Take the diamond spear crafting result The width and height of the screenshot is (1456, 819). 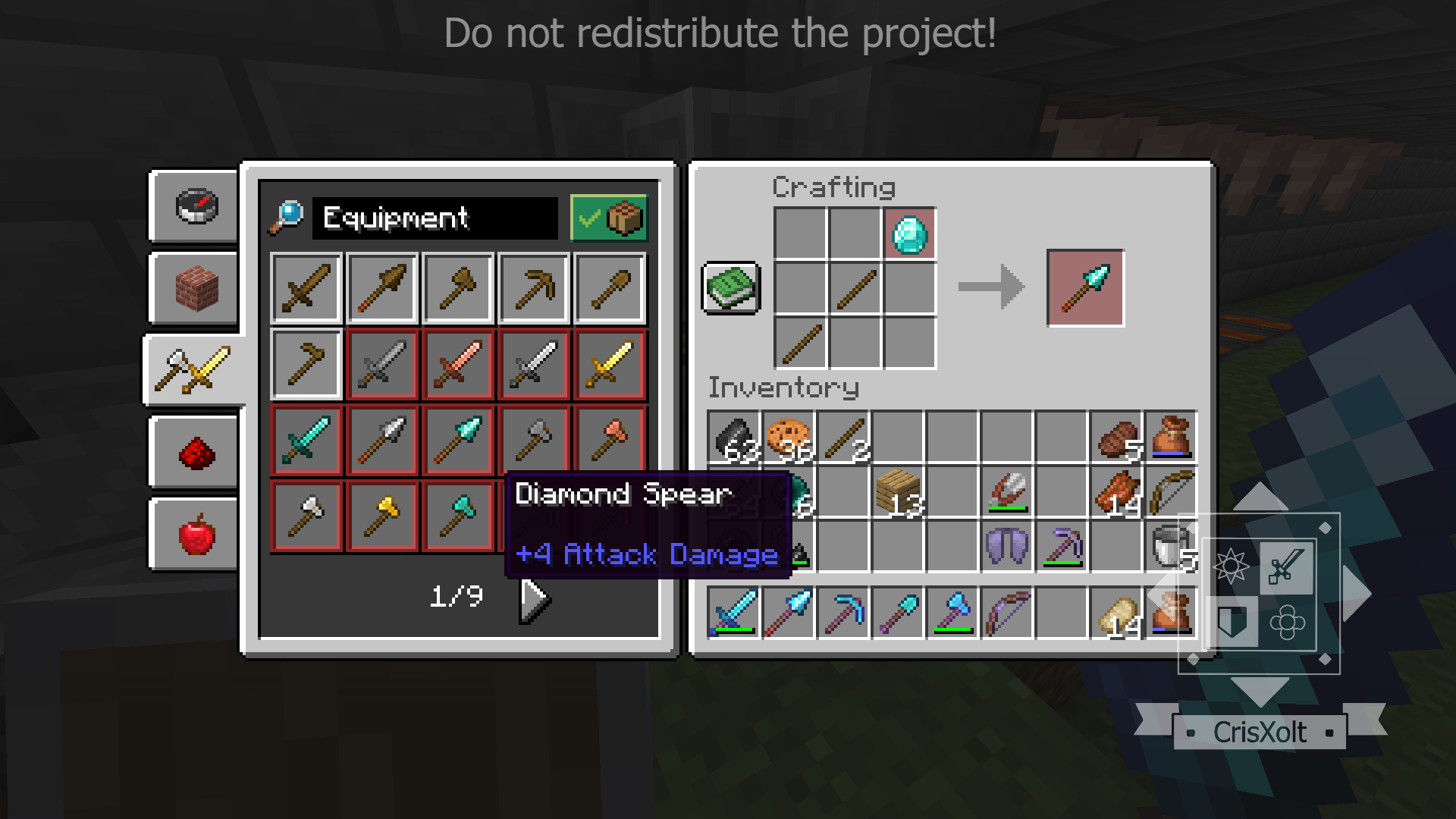coord(1085,288)
